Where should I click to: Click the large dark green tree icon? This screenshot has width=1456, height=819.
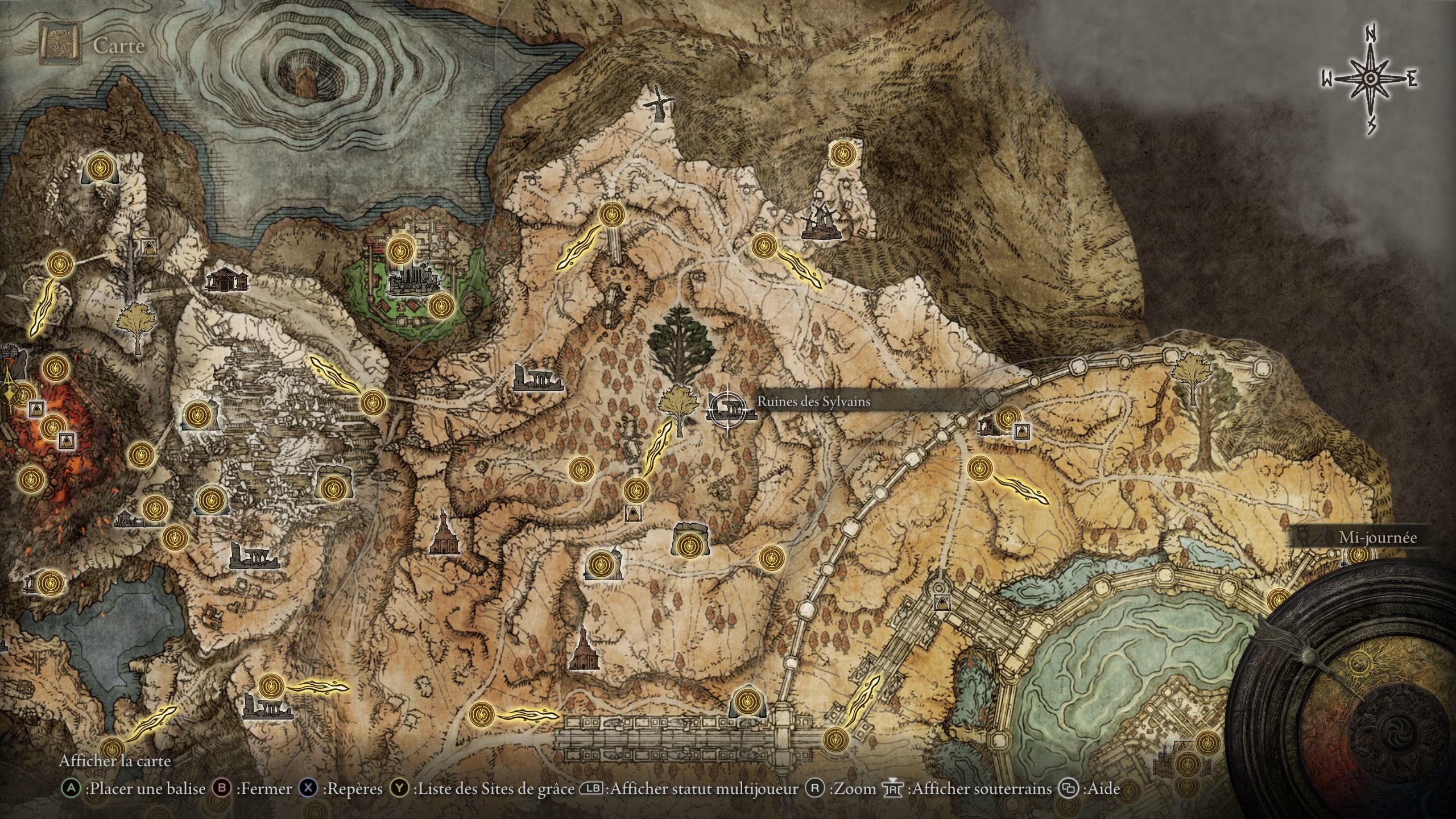coord(680,343)
